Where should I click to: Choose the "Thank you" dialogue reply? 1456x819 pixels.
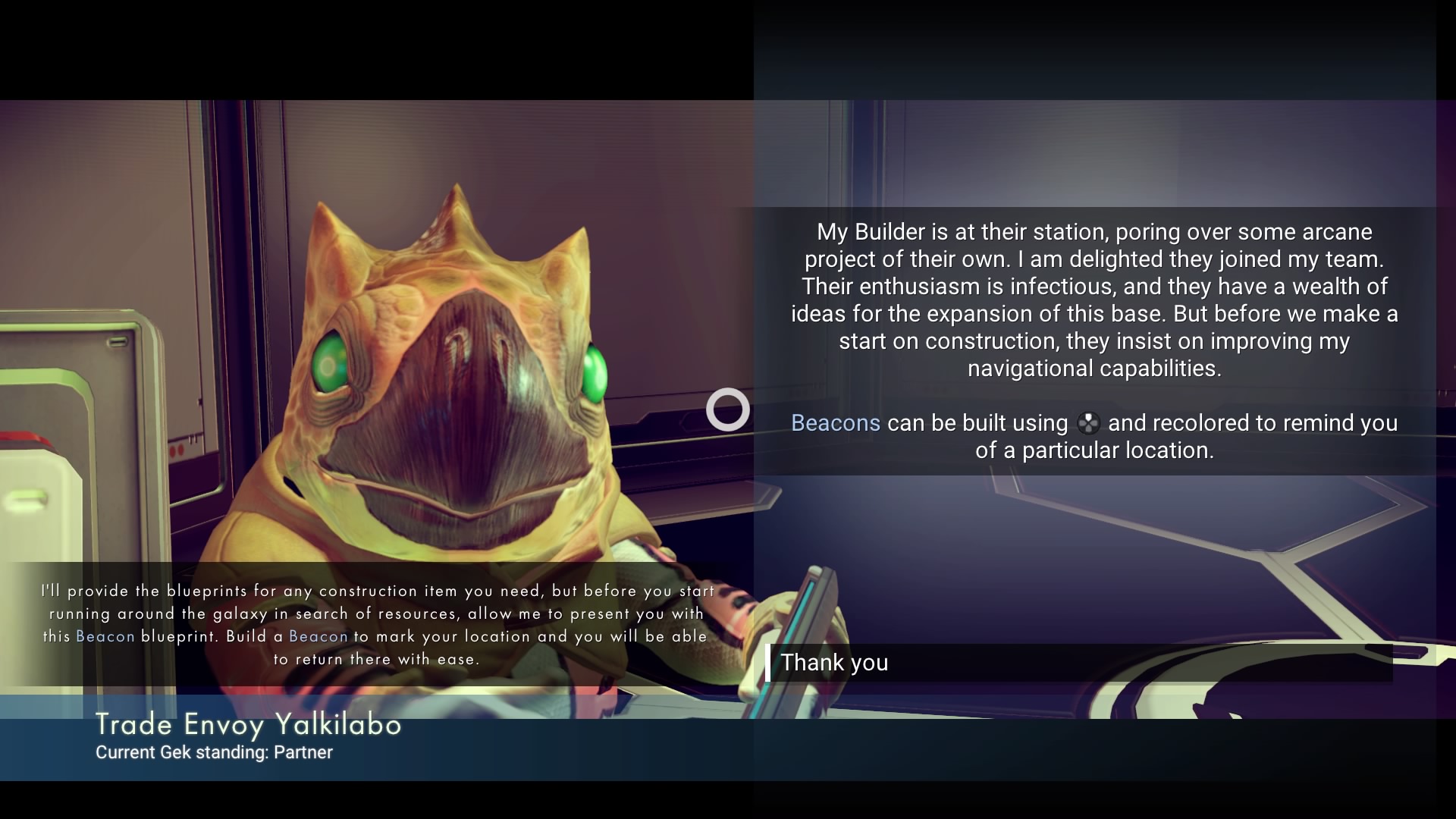(x=834, y=663)
